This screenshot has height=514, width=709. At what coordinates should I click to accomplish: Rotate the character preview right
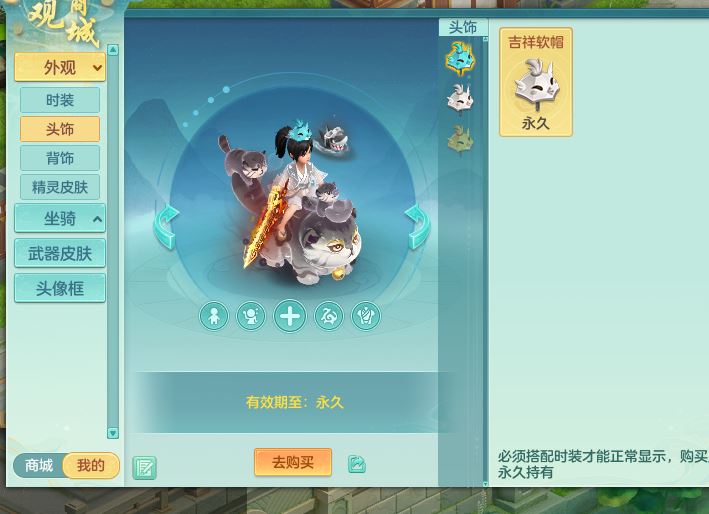pyautogui.click(x=418, y=226)
